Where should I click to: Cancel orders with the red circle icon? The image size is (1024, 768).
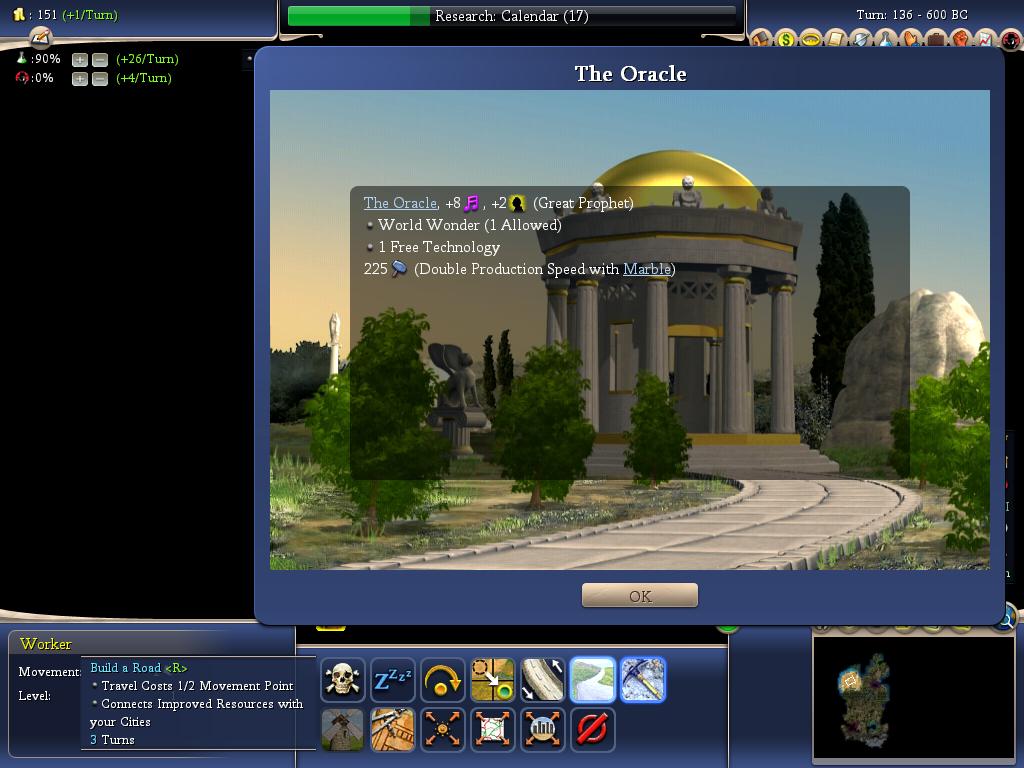593,729
